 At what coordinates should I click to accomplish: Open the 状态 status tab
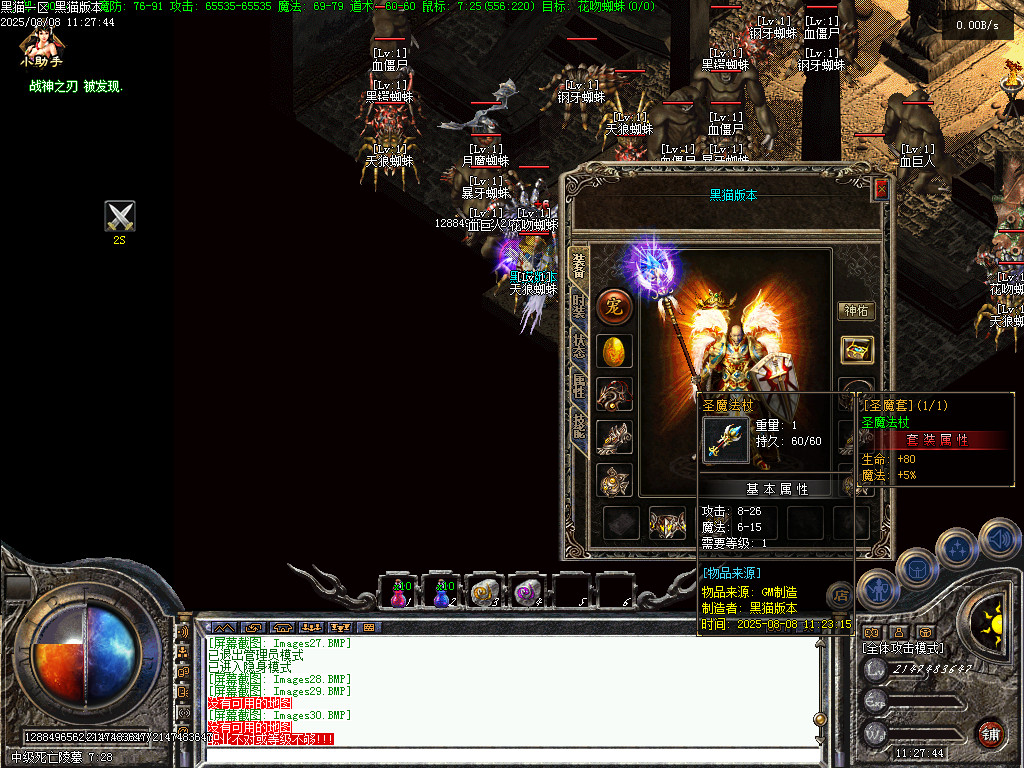tap(579, 346)
